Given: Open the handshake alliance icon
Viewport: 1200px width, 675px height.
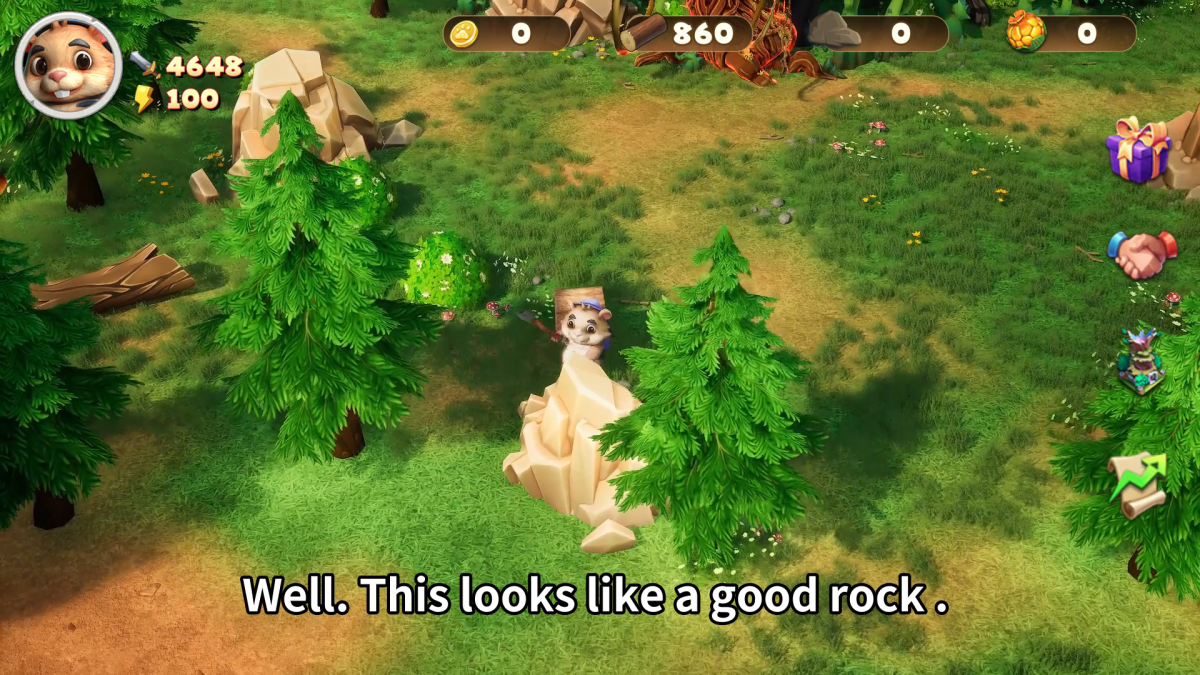Looking at the screenshot, I should (x=1141, y=255).
